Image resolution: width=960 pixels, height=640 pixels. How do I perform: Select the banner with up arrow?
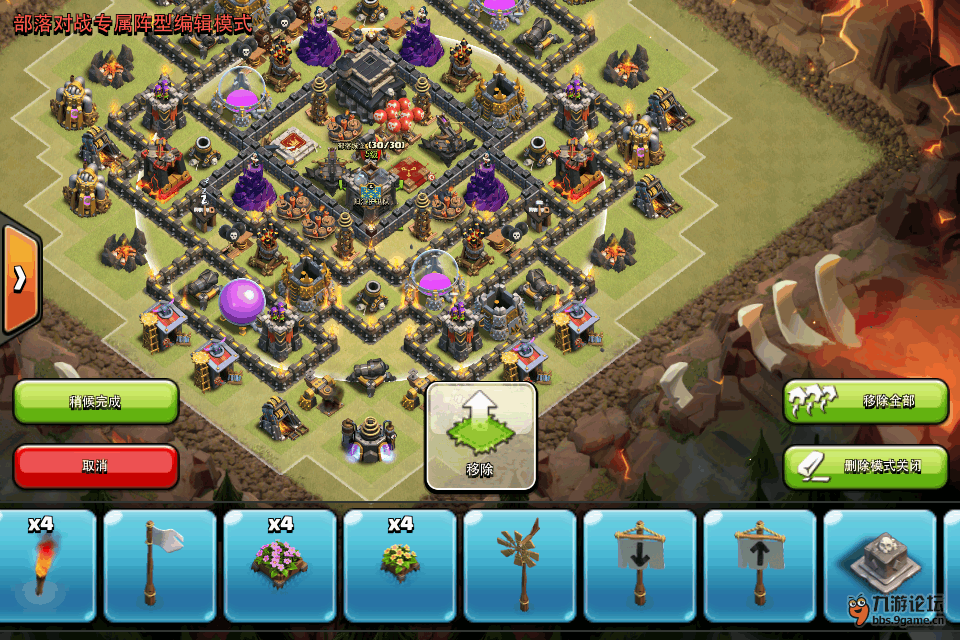click(x=760, y=565)
